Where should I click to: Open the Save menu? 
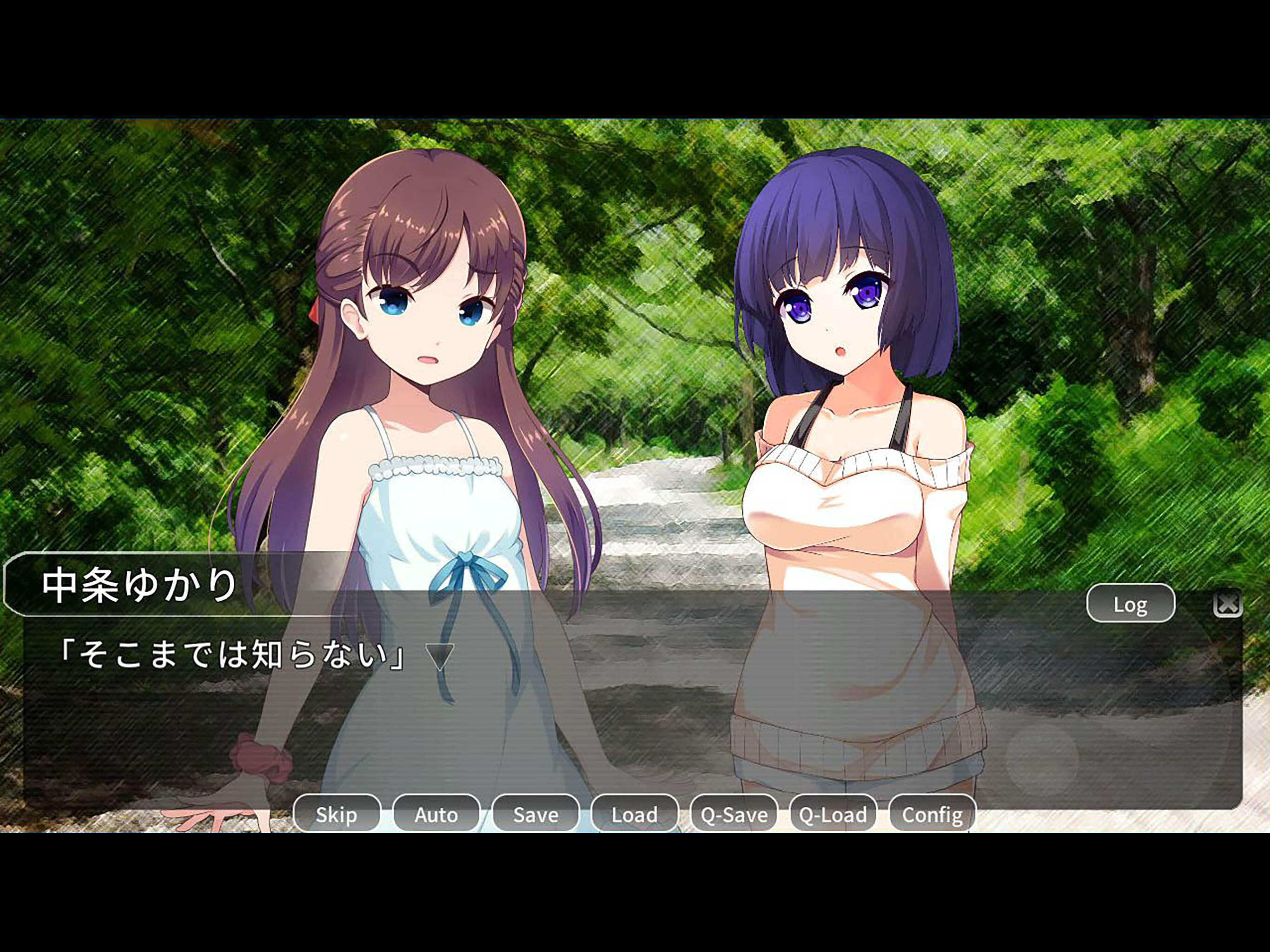[x=535, y=814]
